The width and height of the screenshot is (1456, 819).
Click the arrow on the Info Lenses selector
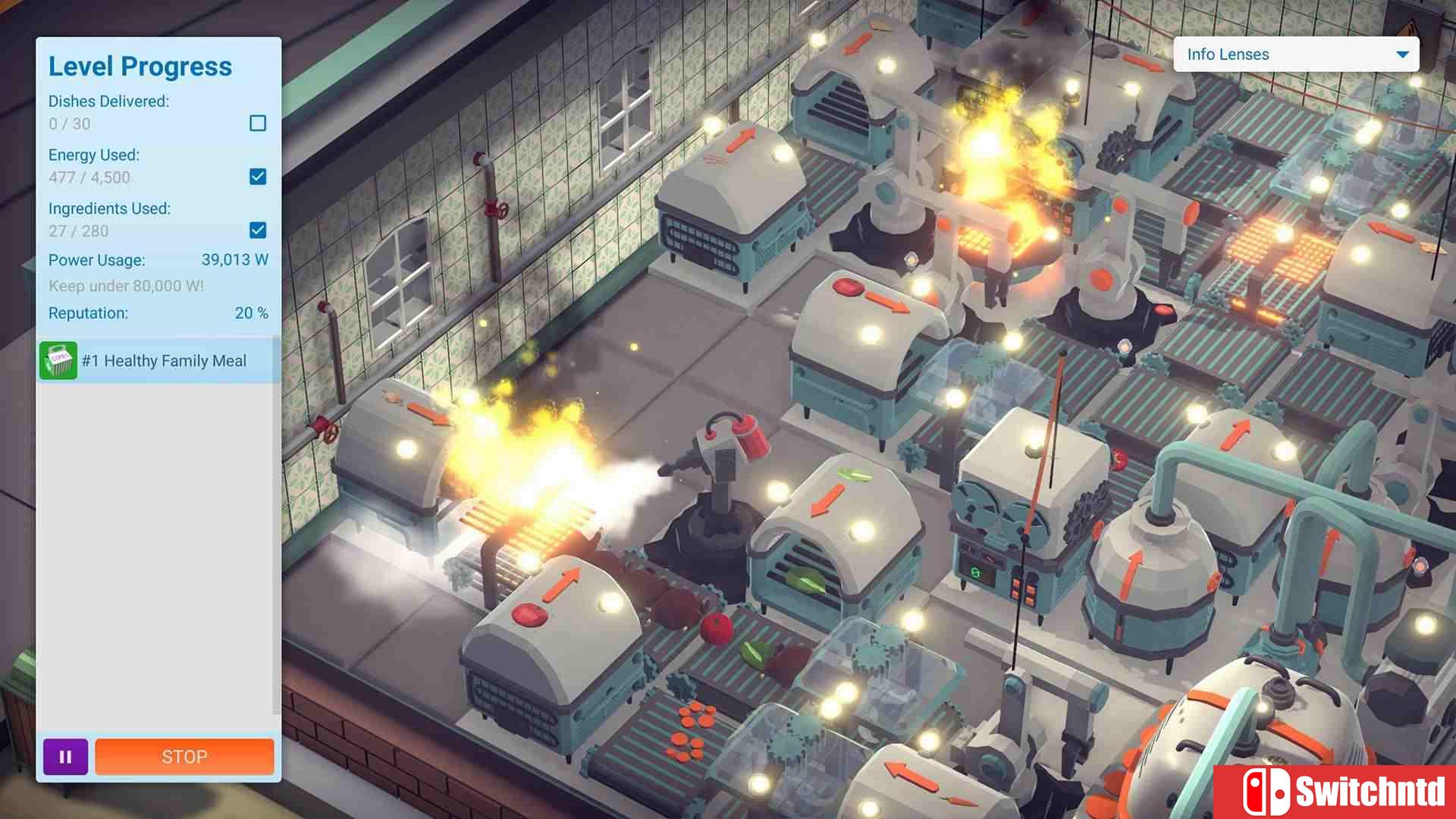tap(1402, 54)
